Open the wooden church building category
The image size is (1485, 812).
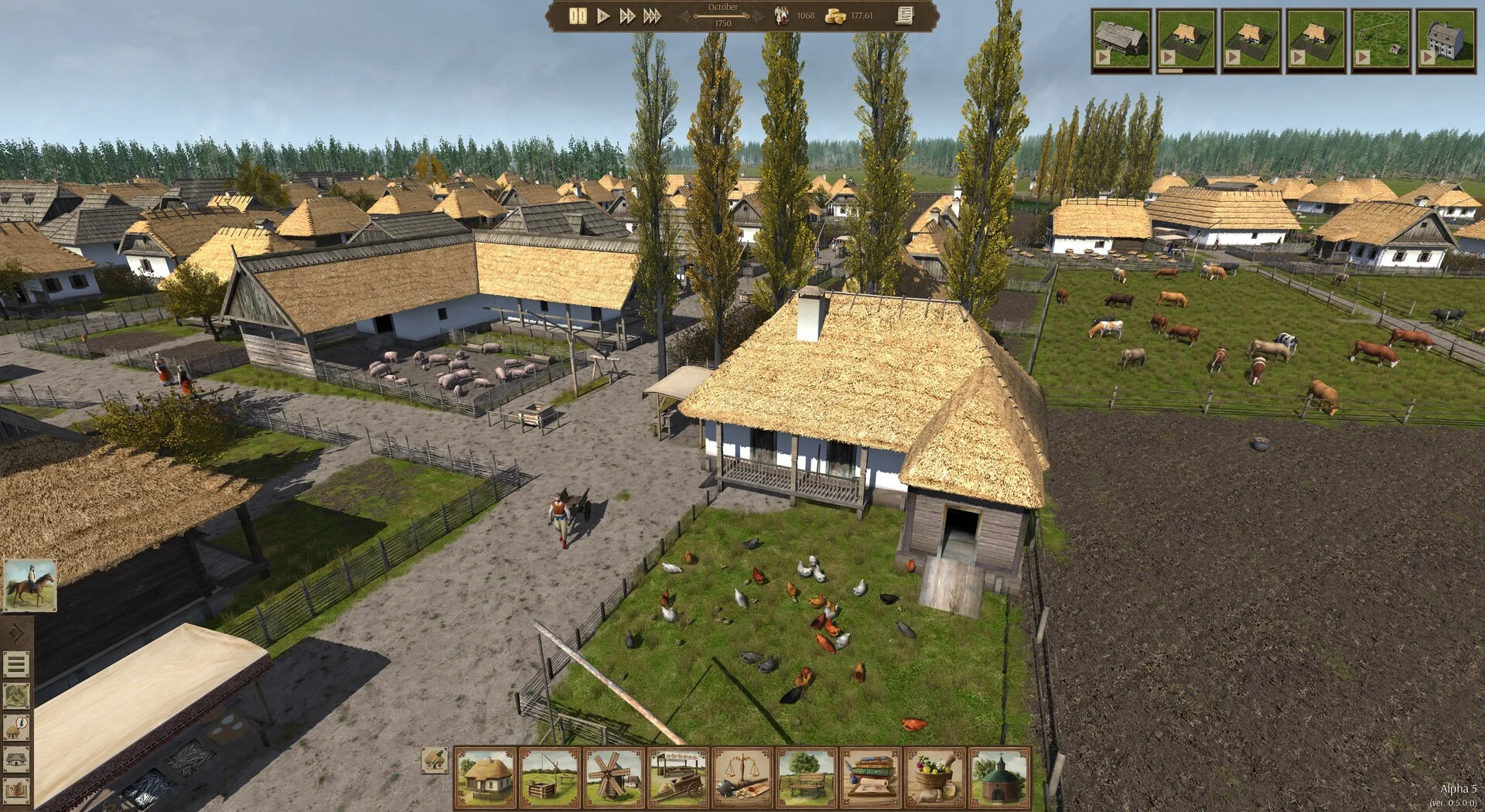pos(999,777)
